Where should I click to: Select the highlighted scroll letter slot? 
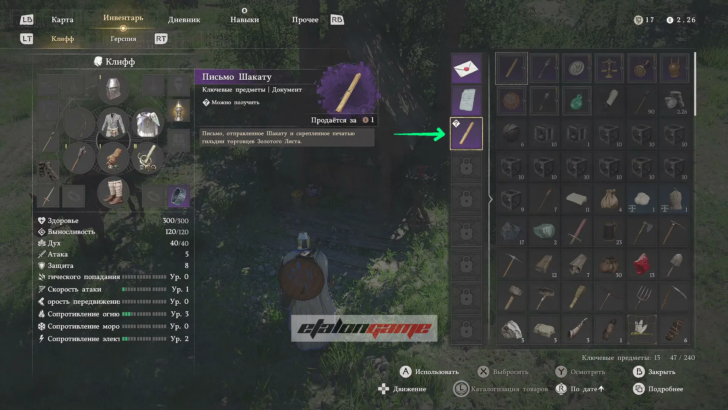(467, 133)
